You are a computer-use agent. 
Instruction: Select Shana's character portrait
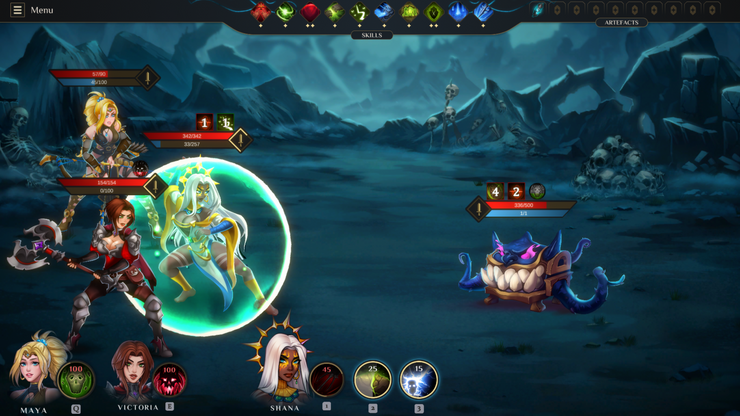tap(279, 368)
